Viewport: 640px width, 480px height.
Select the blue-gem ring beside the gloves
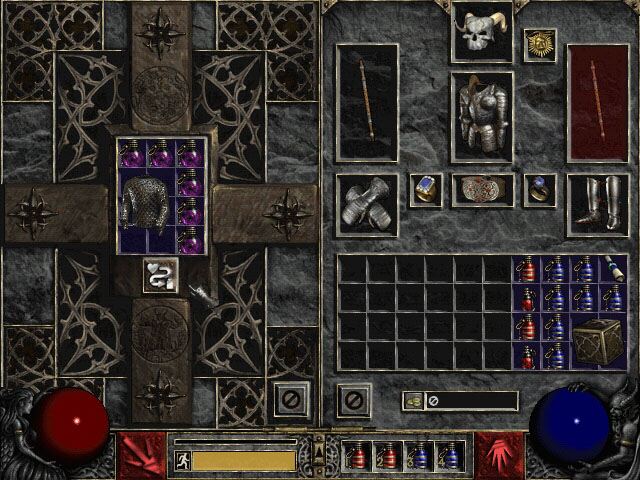tap(425, 190)
